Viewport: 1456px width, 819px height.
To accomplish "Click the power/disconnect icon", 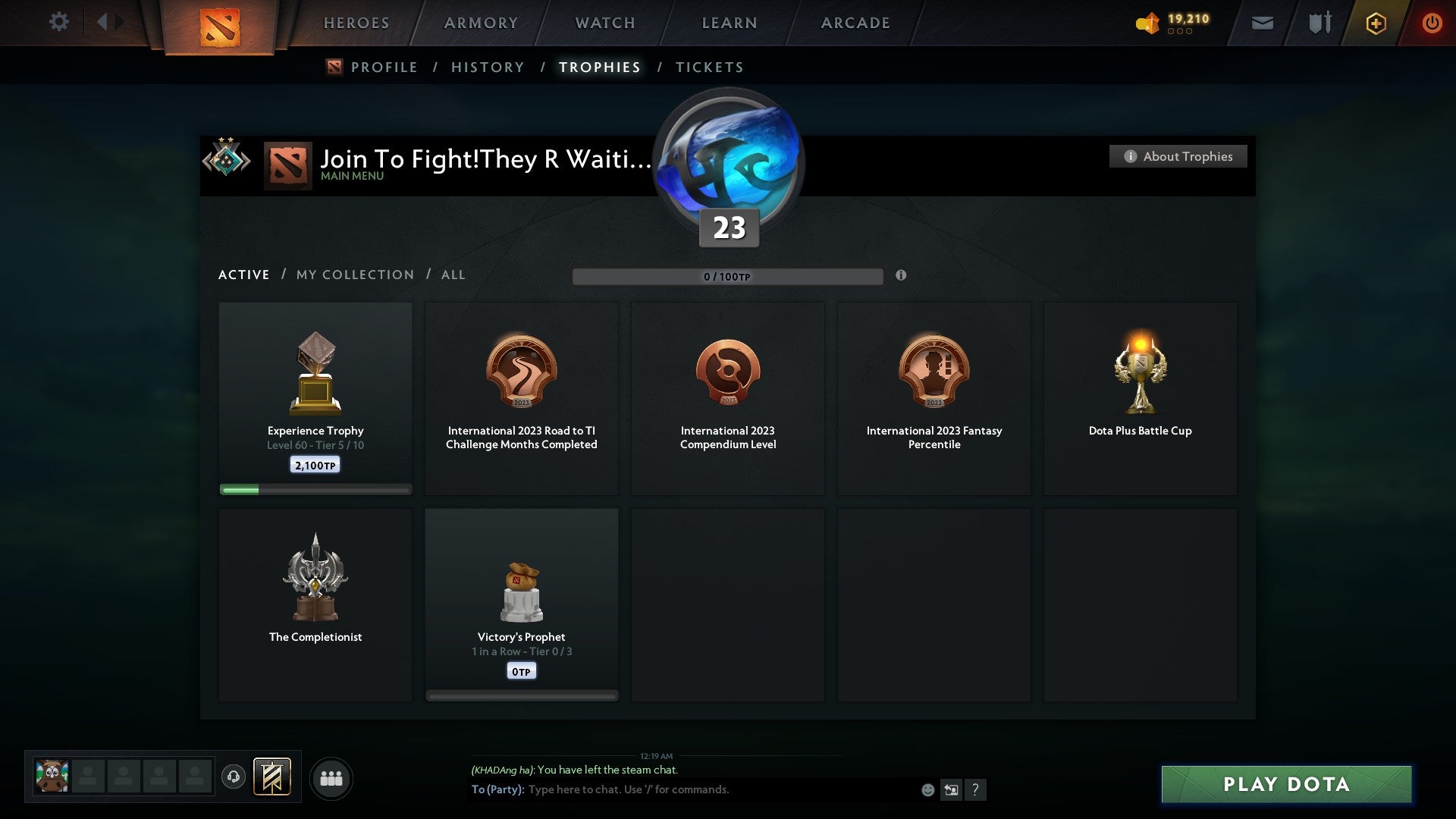I will [x=1432, y=23].
